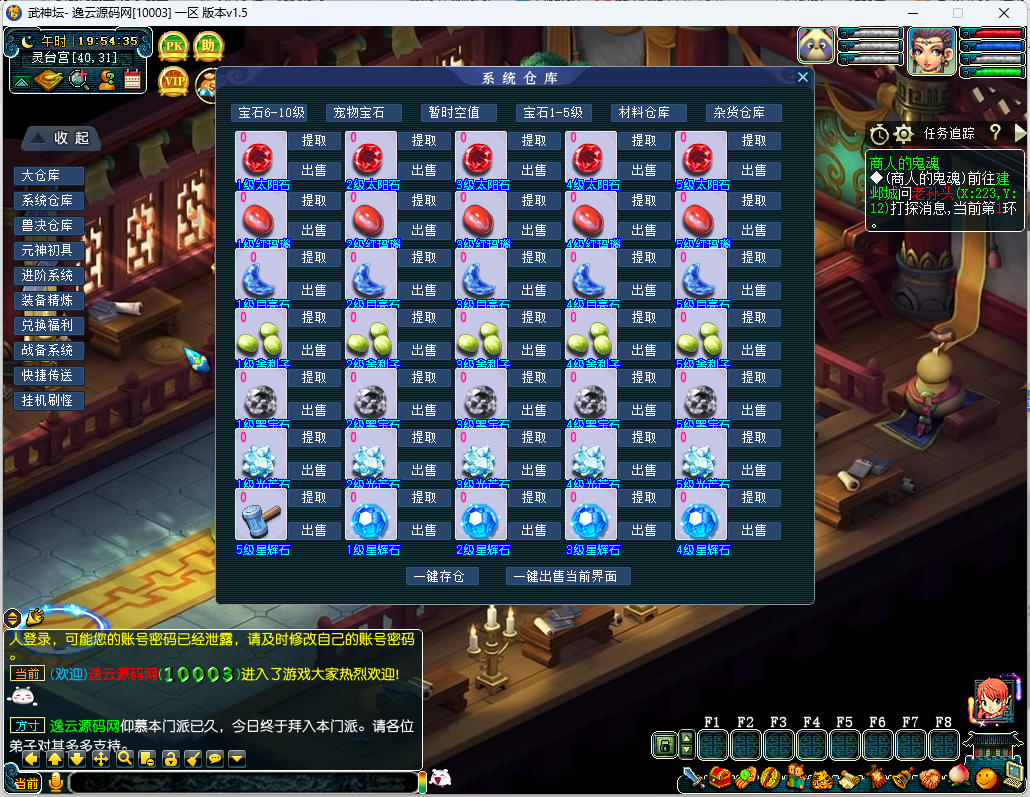Viewport: 1030px width, 797px height.
Task: Close the 系统仓库 warehouse window
Action: [x=802, y=77]
